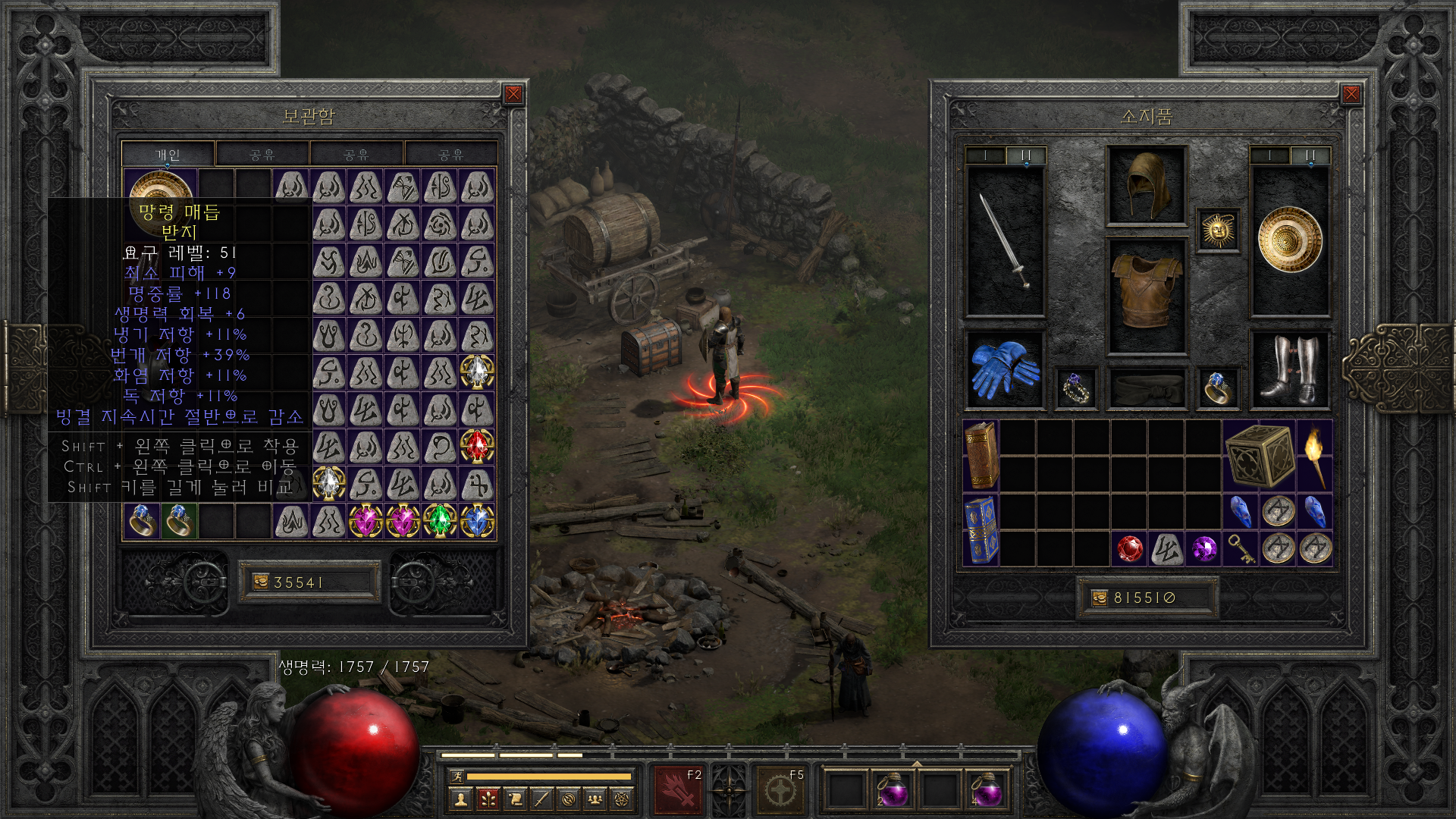
Task: Select the equipped metal boots
Action: tap(1289, 370)
